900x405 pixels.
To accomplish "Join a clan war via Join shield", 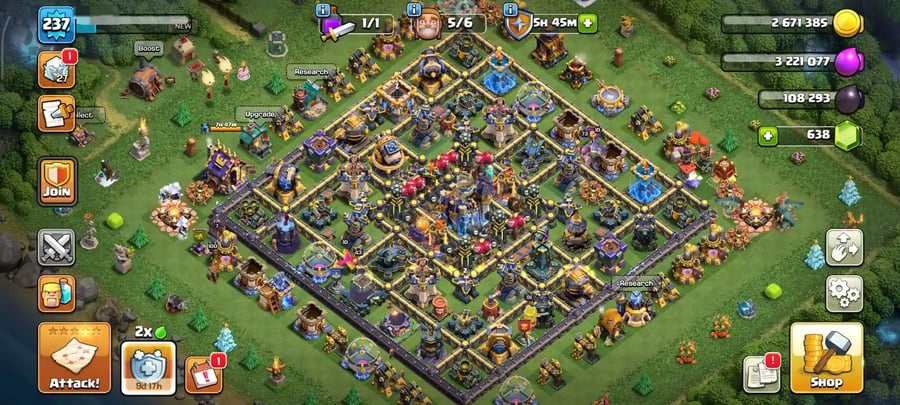I will pos(56,180).
